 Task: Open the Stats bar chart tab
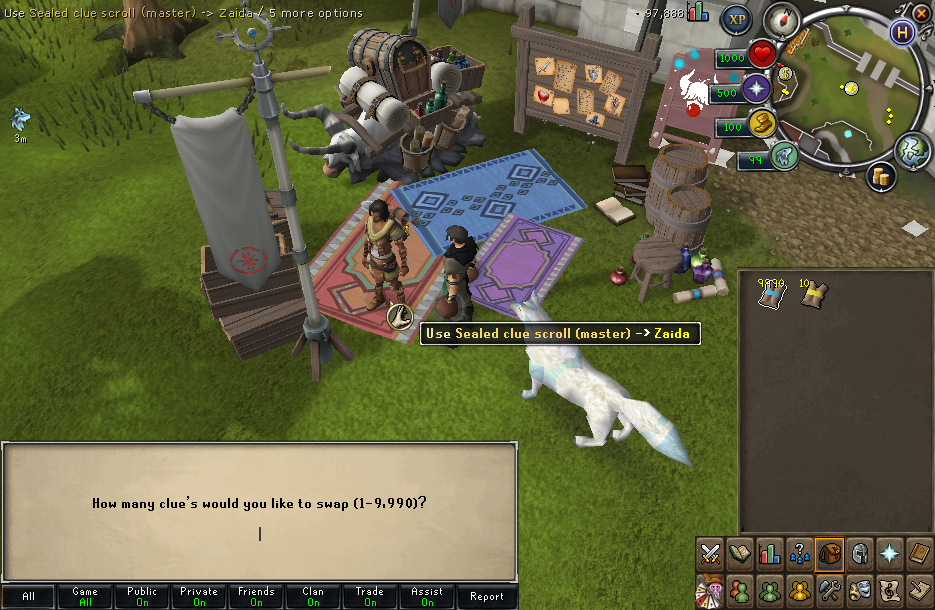tap(770, 552)
